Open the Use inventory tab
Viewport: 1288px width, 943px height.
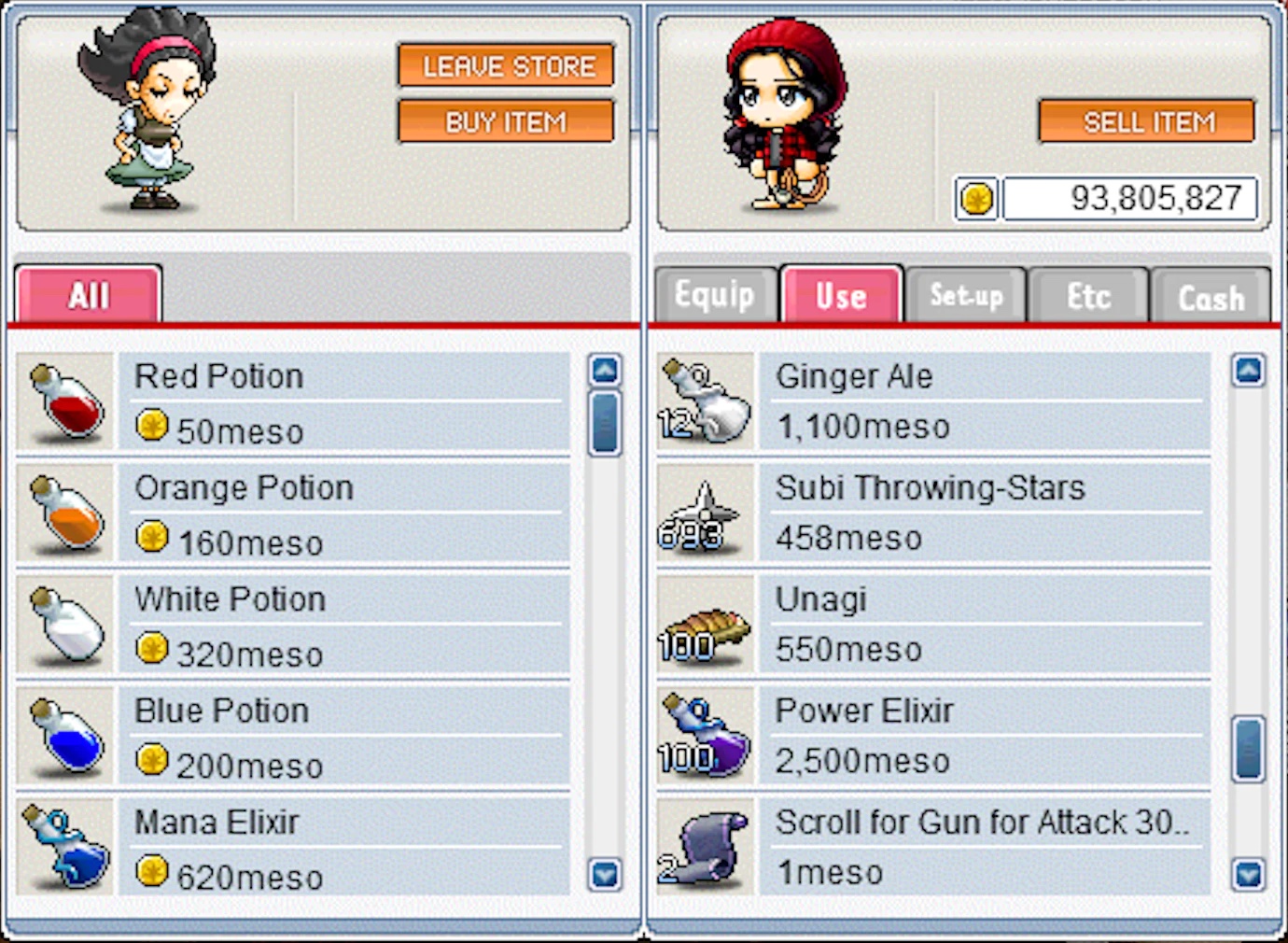841,296
